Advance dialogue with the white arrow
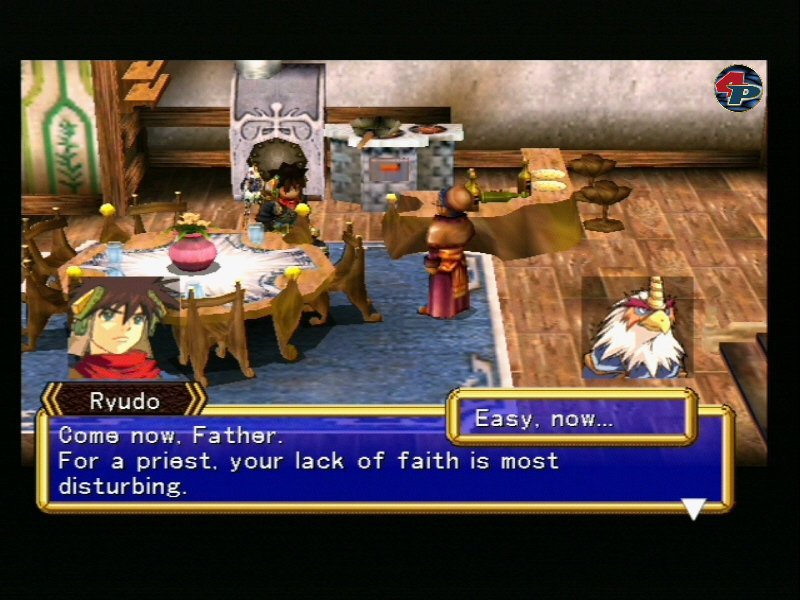 pos(693,508)
